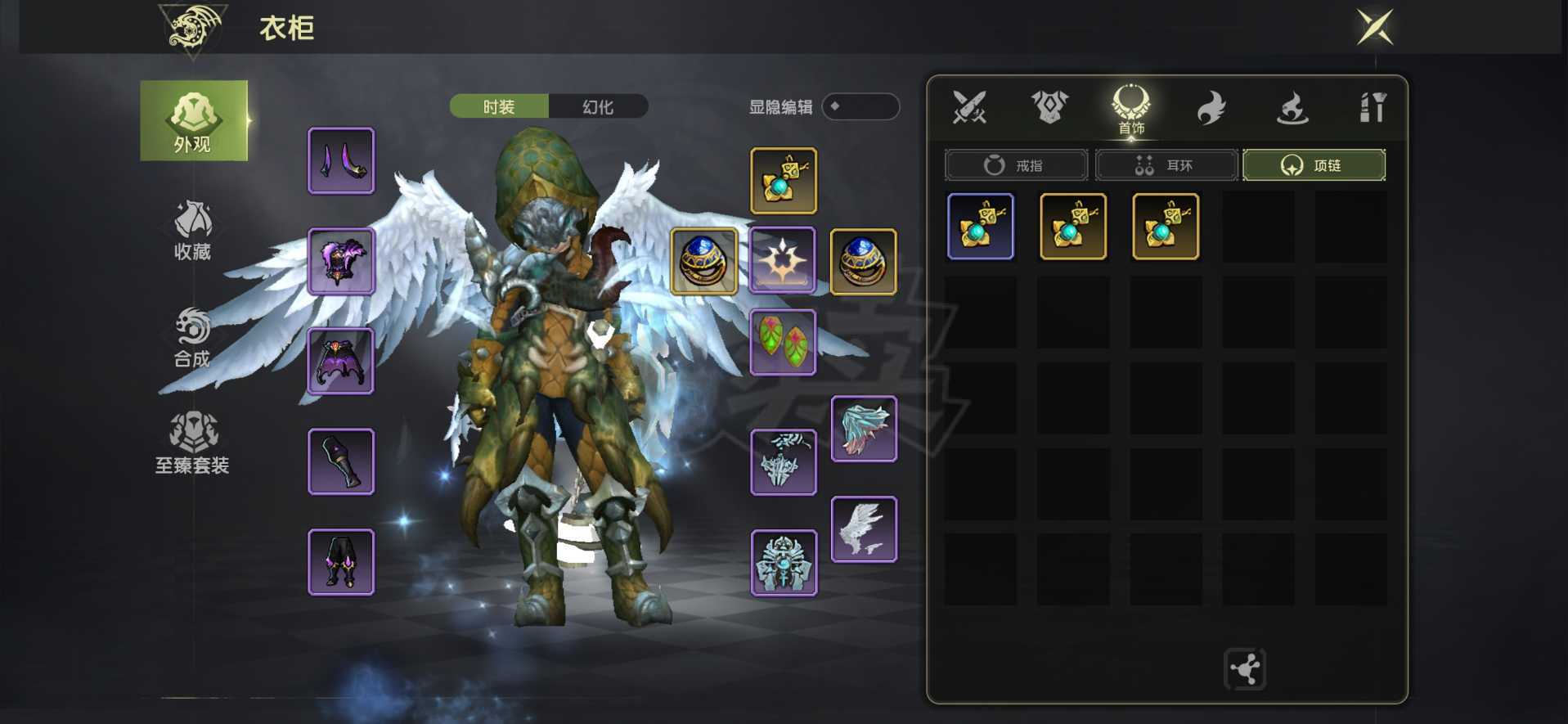Select the purple horns equipment slot
The width and height of the screenshot is (1568, 724).
[341, 161]
